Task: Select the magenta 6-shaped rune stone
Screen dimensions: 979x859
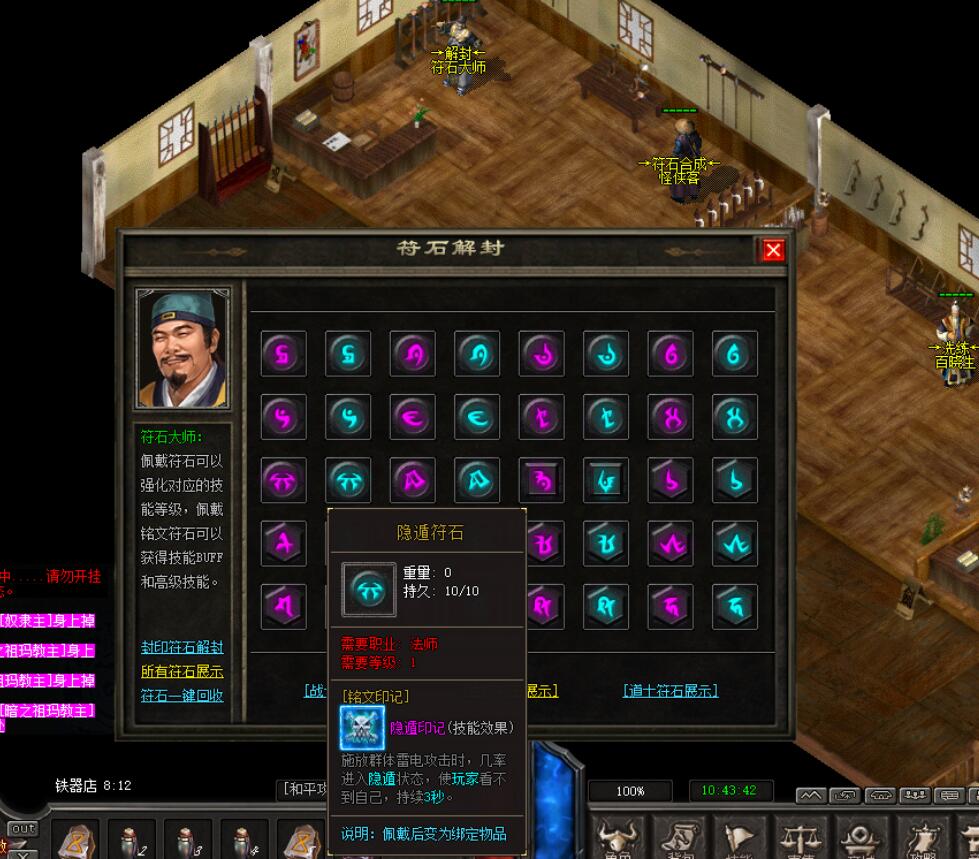Action: (x=670, y=354)
